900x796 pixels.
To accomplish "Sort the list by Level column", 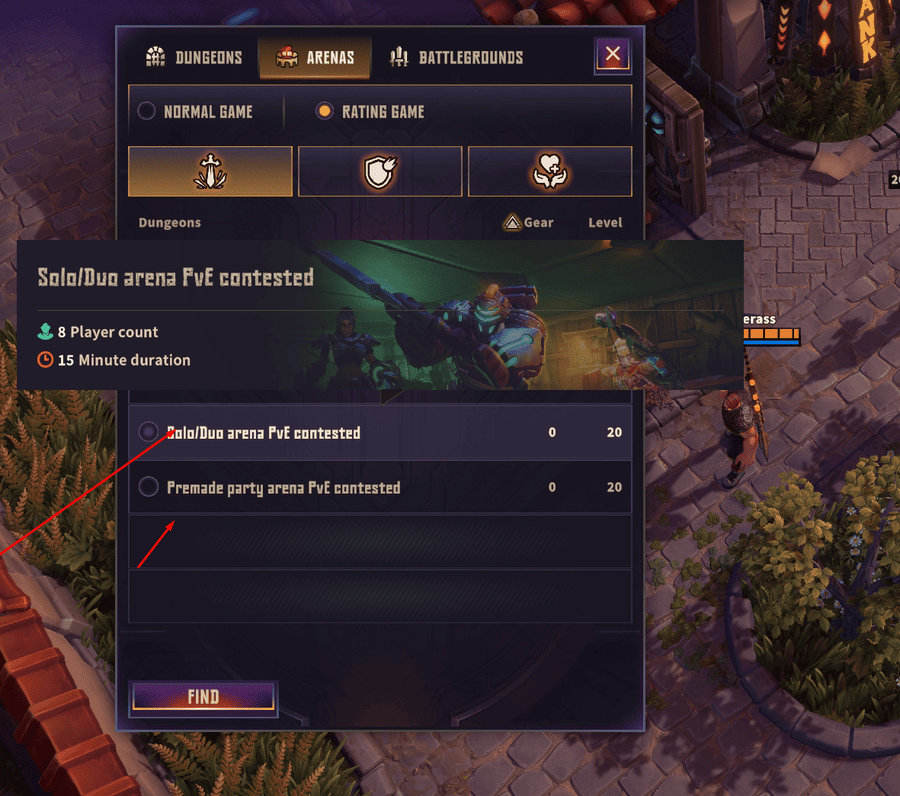I will pos(605,222).
